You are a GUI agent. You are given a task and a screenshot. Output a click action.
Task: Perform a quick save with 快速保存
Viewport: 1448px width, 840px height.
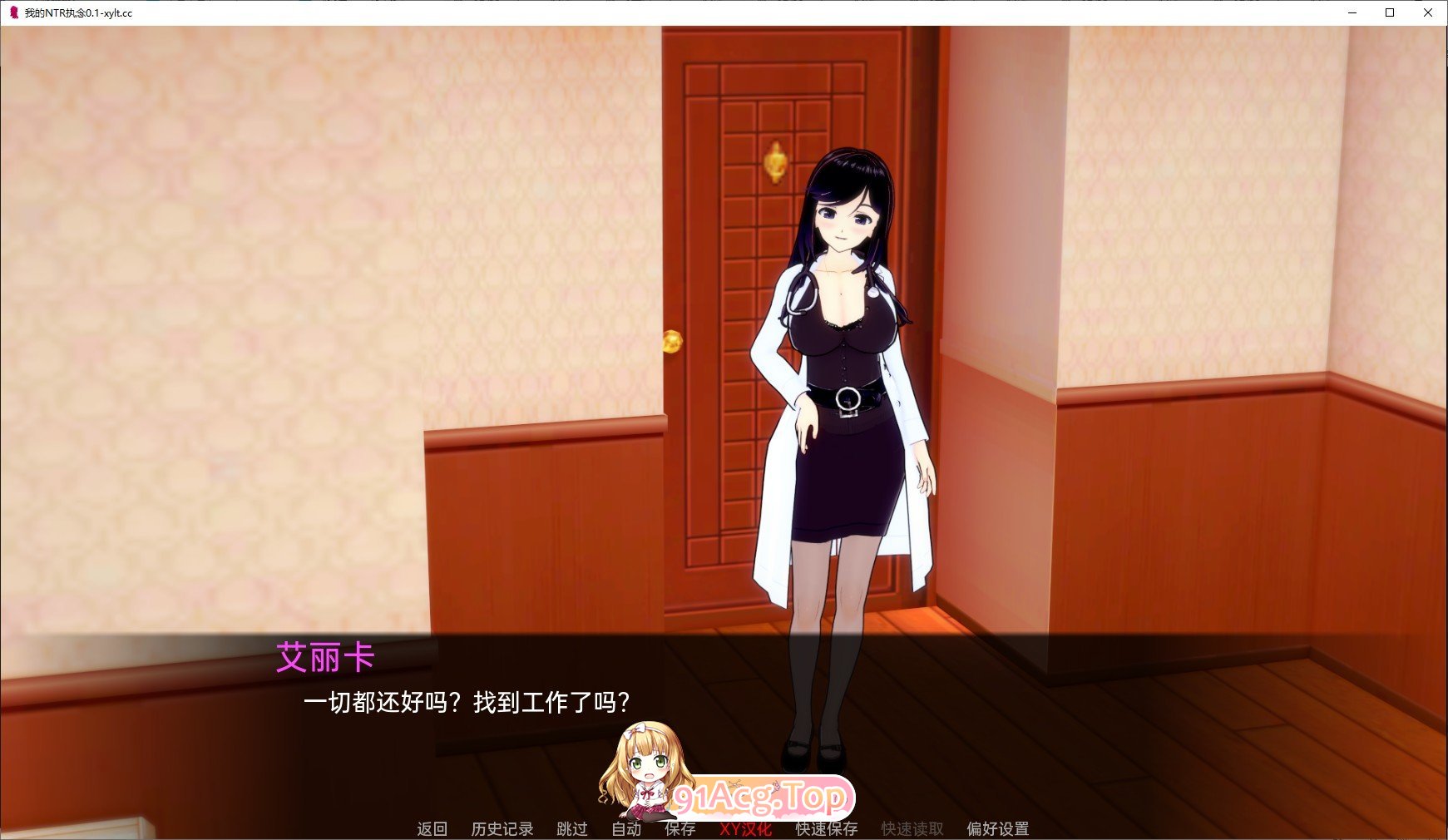[x=826, y=828]
